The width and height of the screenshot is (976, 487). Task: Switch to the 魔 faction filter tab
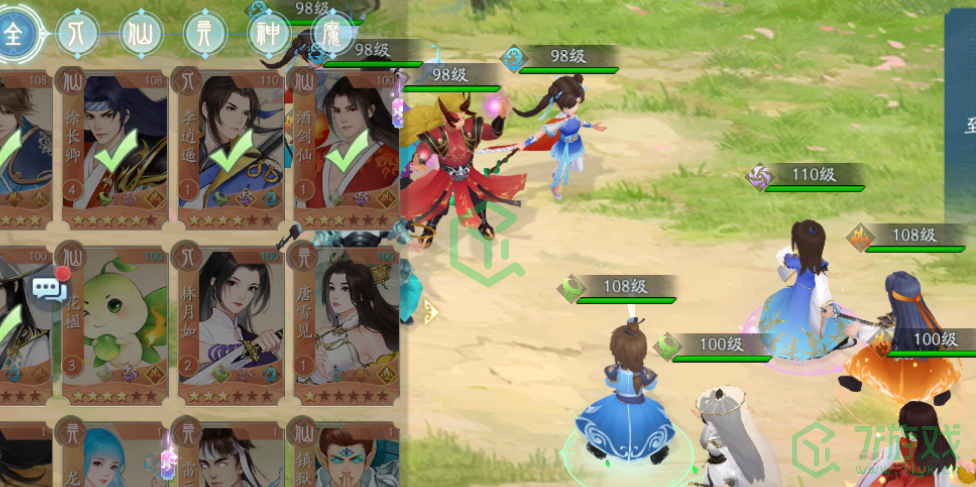pos(331,35)
